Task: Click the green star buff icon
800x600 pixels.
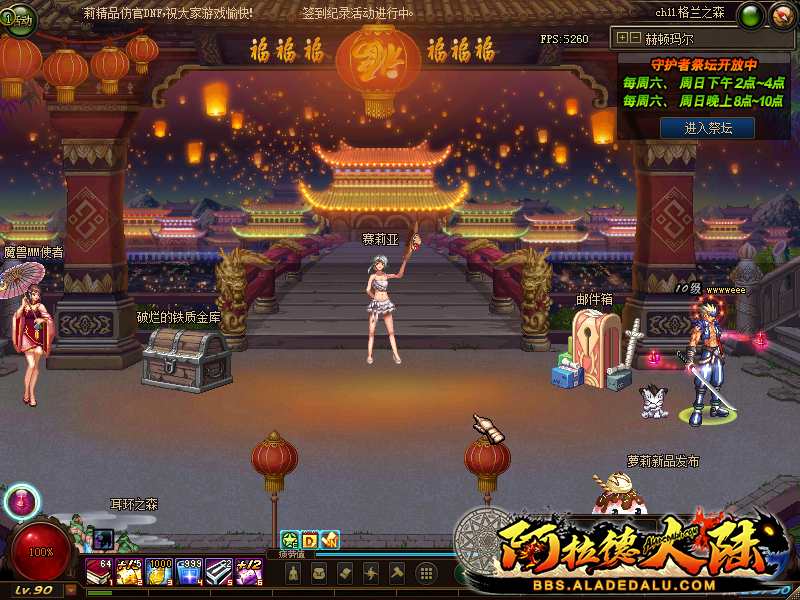Action: [x=289, y=541]
